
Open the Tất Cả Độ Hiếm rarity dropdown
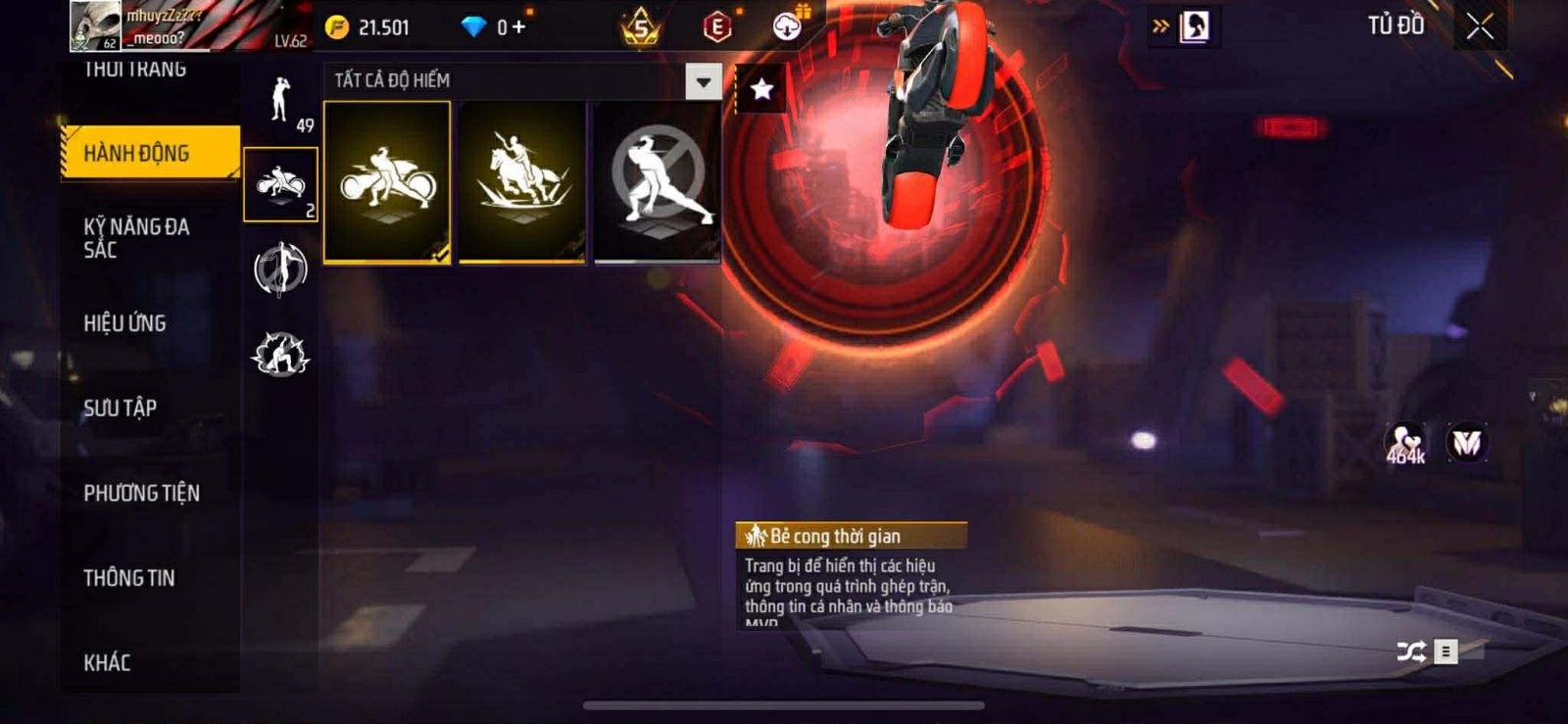click(703, 81)
